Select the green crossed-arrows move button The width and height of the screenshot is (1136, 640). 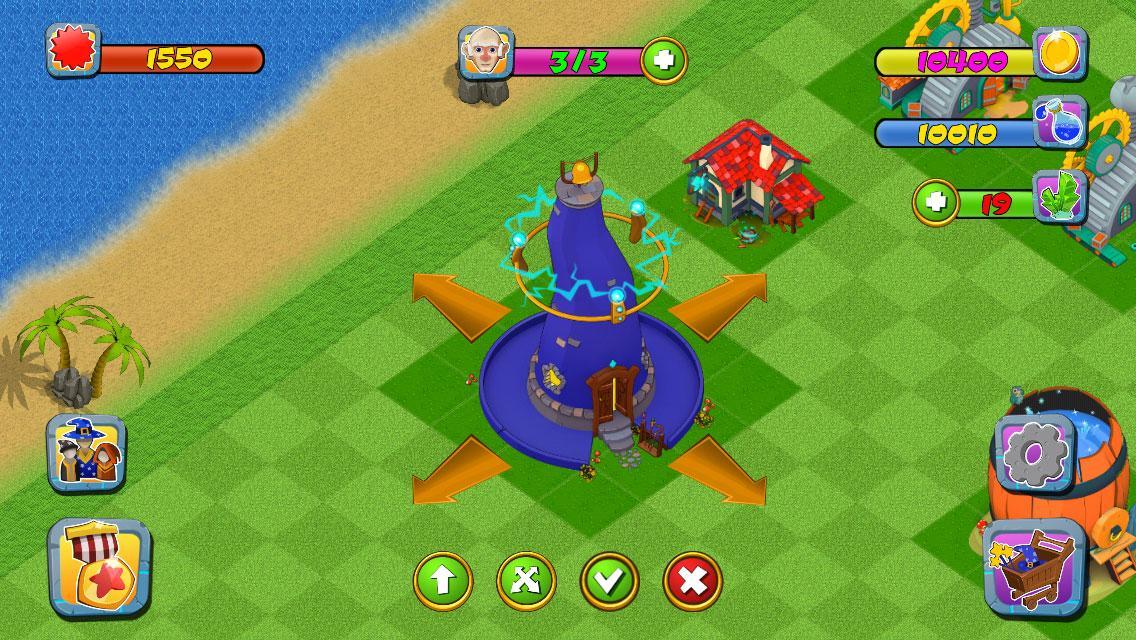tap(526, 581)
